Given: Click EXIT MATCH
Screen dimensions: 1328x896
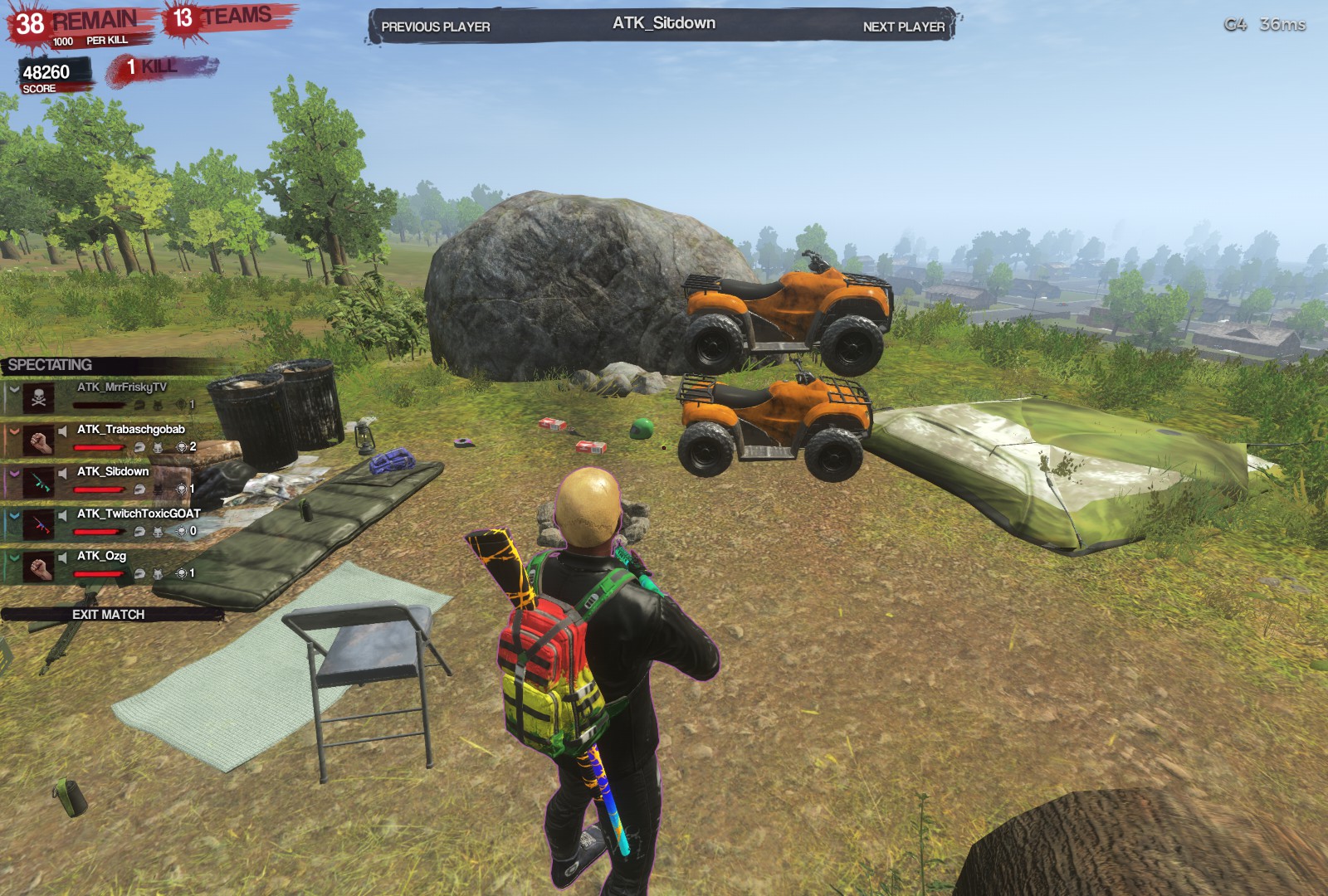Looking at the screenshot, I should point(108,616).
